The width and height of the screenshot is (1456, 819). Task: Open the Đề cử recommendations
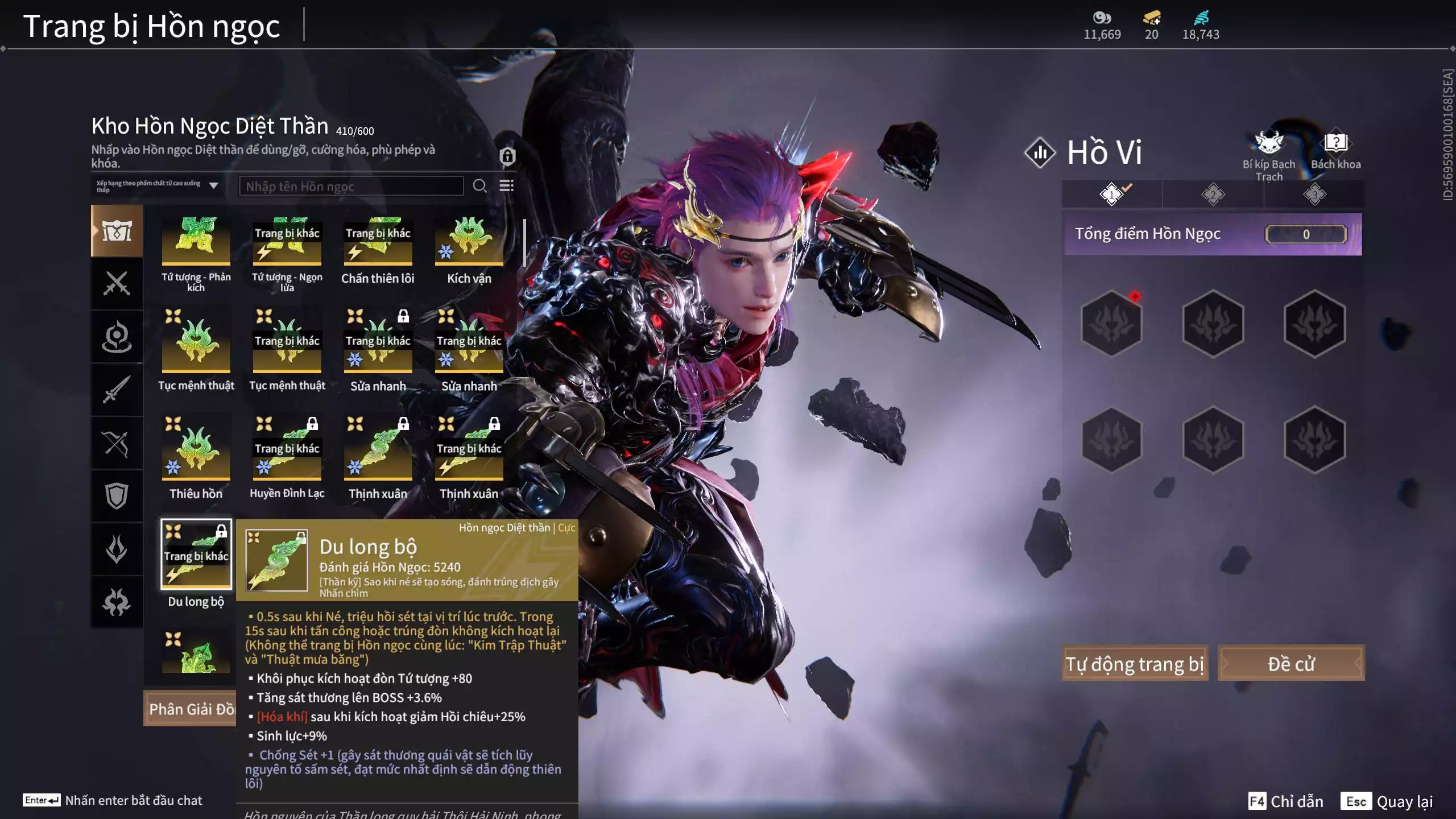1290,663
